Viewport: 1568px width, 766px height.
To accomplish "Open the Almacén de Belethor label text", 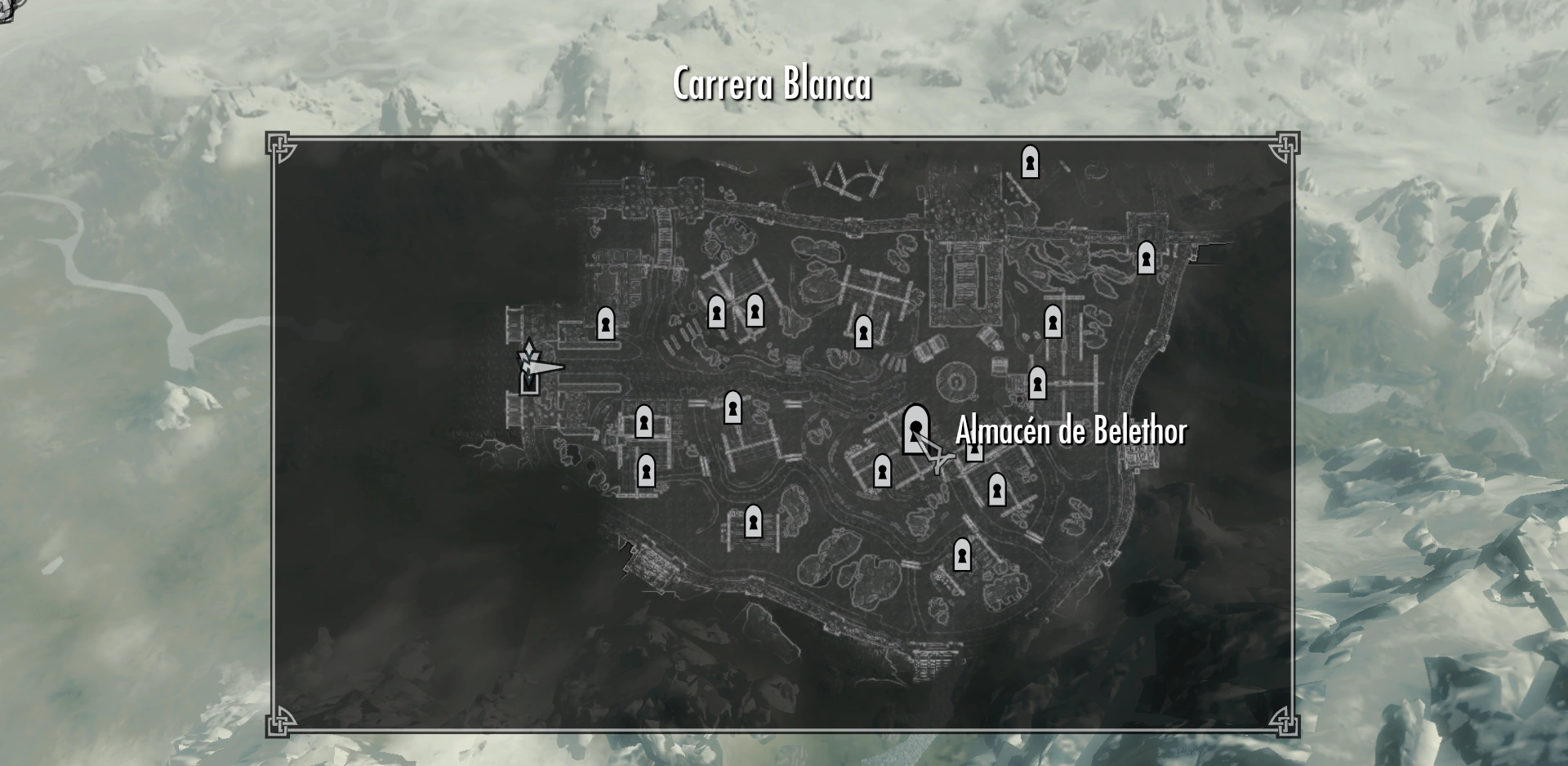I will pos(1072,434).
